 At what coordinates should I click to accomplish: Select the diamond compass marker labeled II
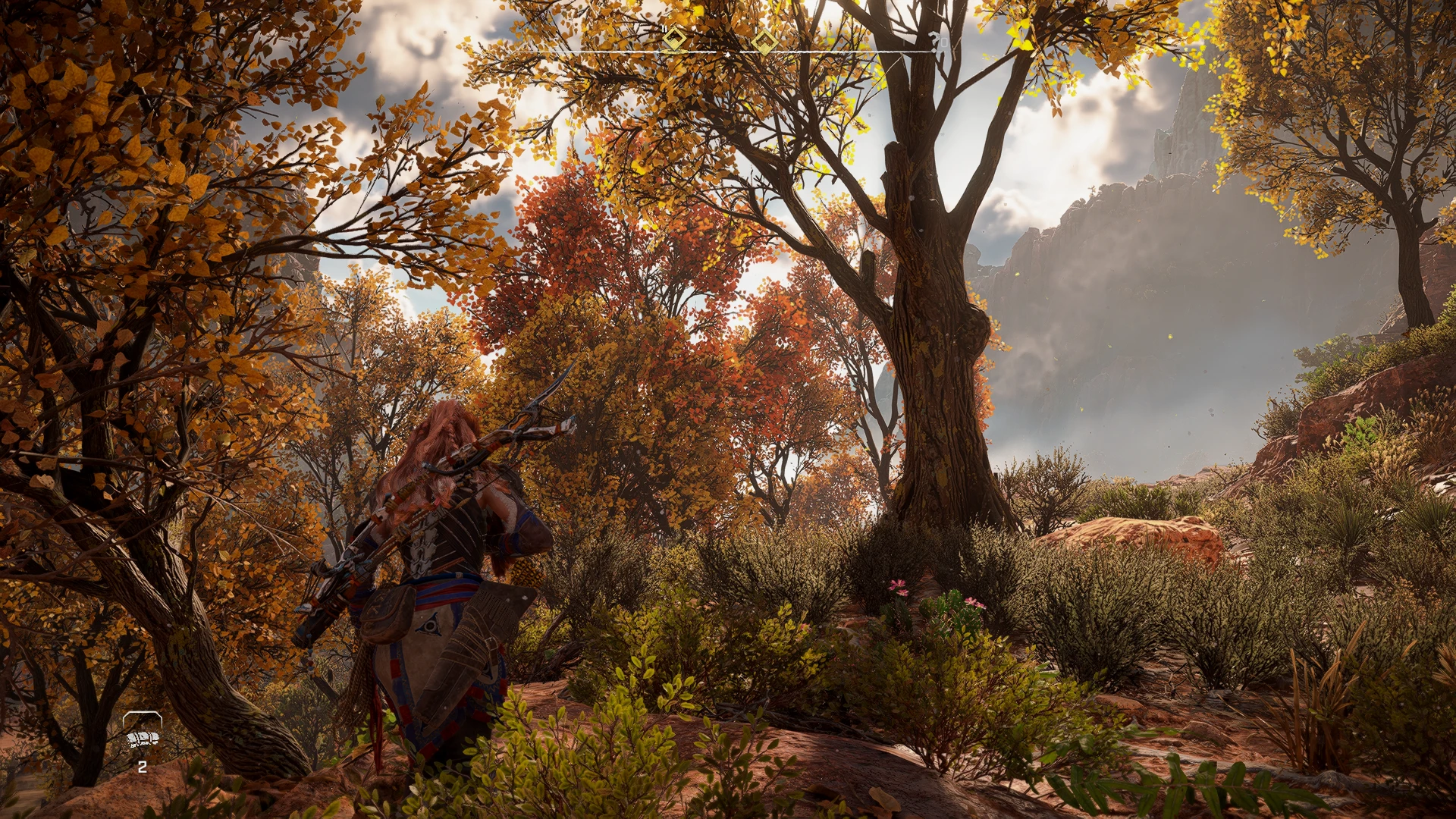click(674, 39)
